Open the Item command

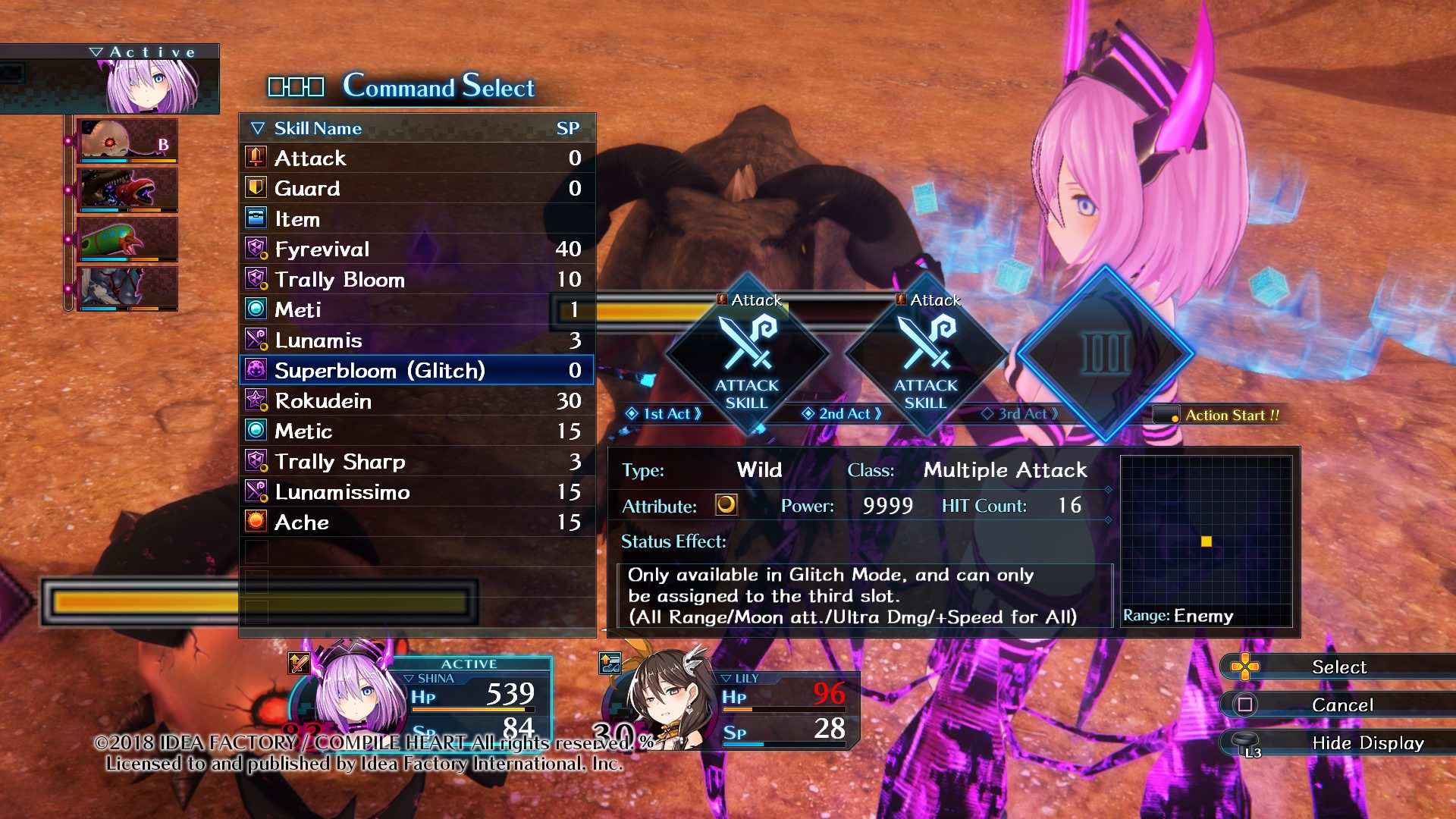pos(416,219)
